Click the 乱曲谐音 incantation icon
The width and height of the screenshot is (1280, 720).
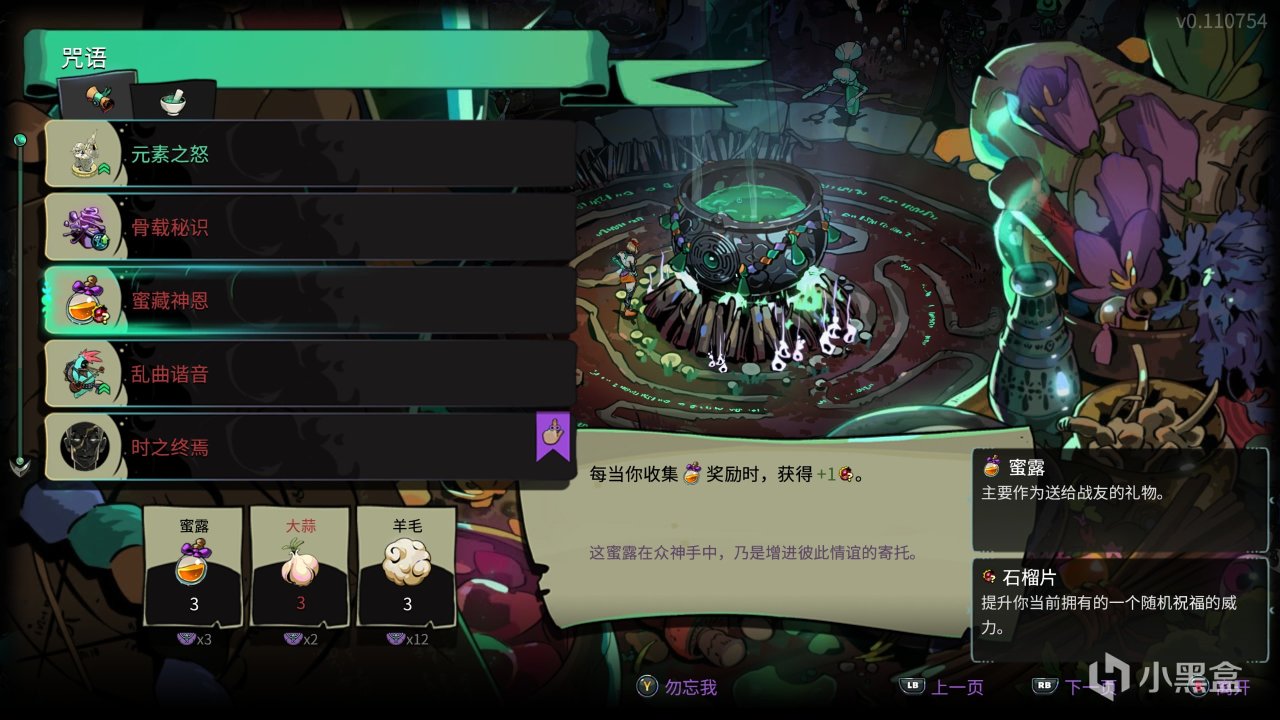point(85,372)
